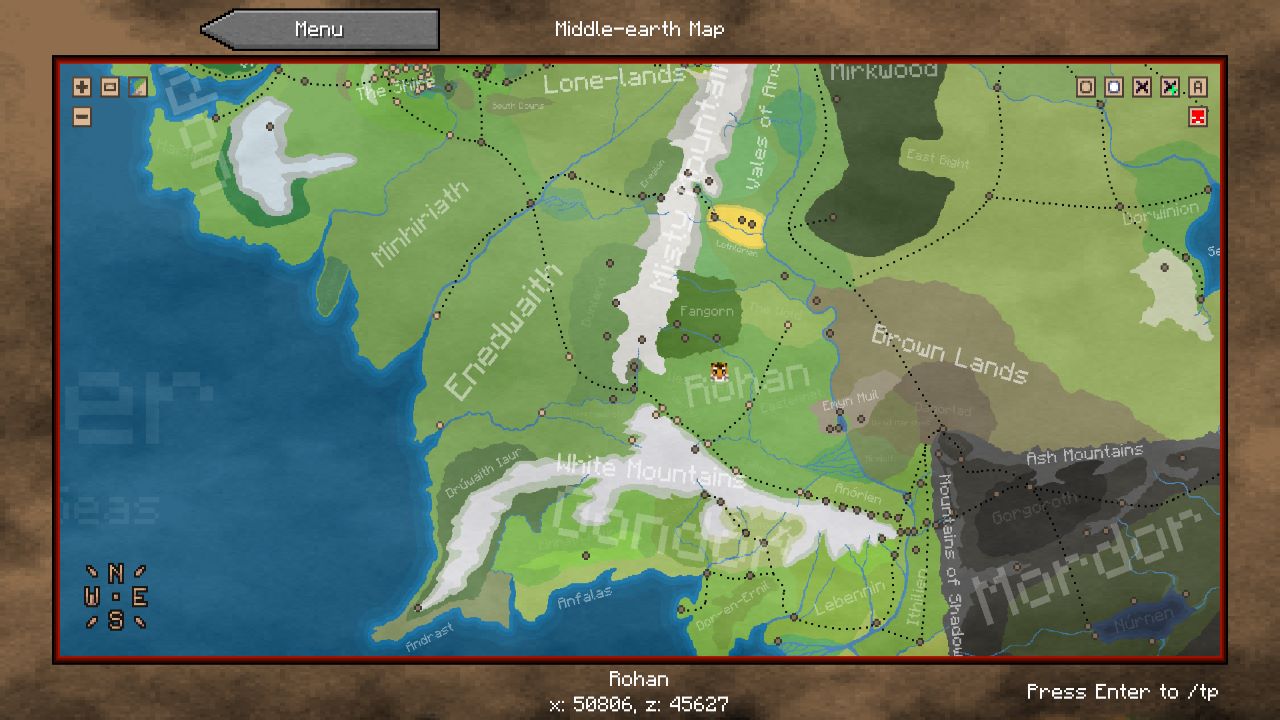
Task: Toggle the "A" labels button
Action: click(1198, 87)
